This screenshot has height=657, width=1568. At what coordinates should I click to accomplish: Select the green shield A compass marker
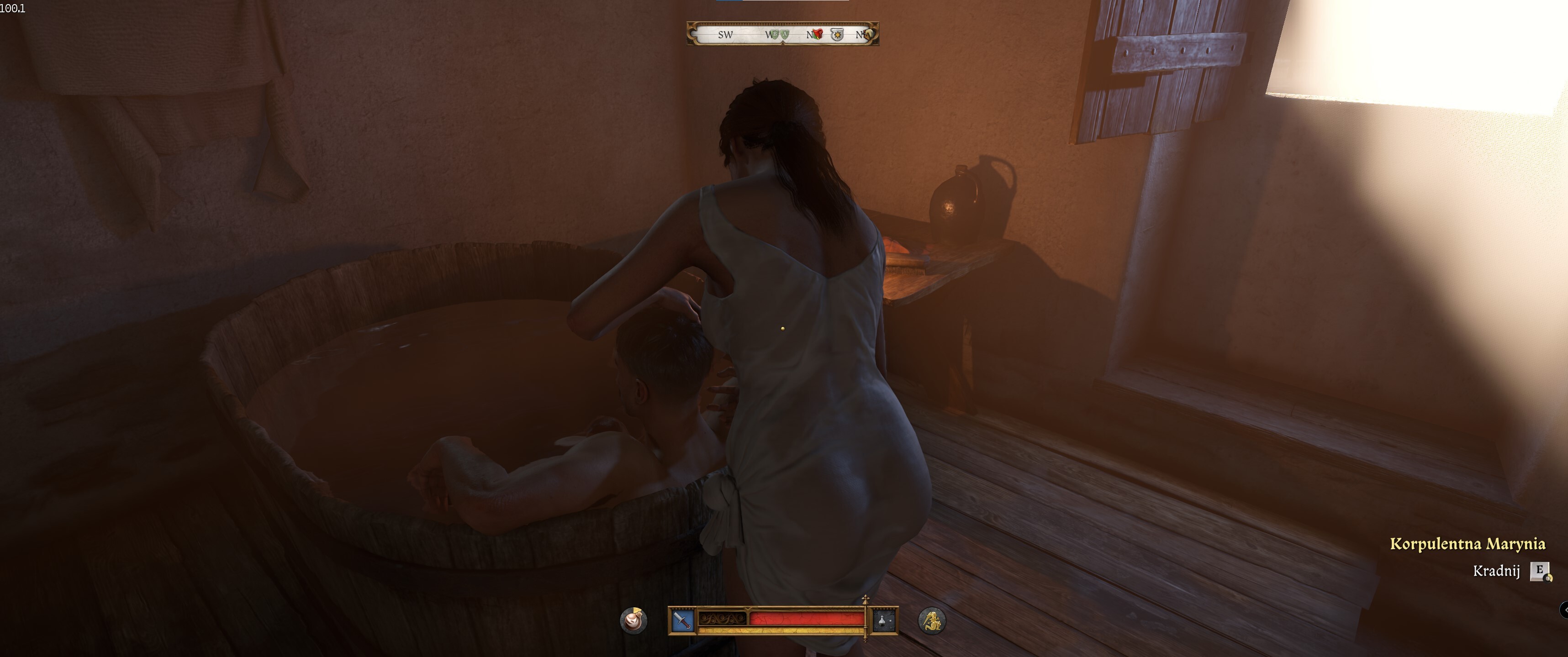coord(785,35)
